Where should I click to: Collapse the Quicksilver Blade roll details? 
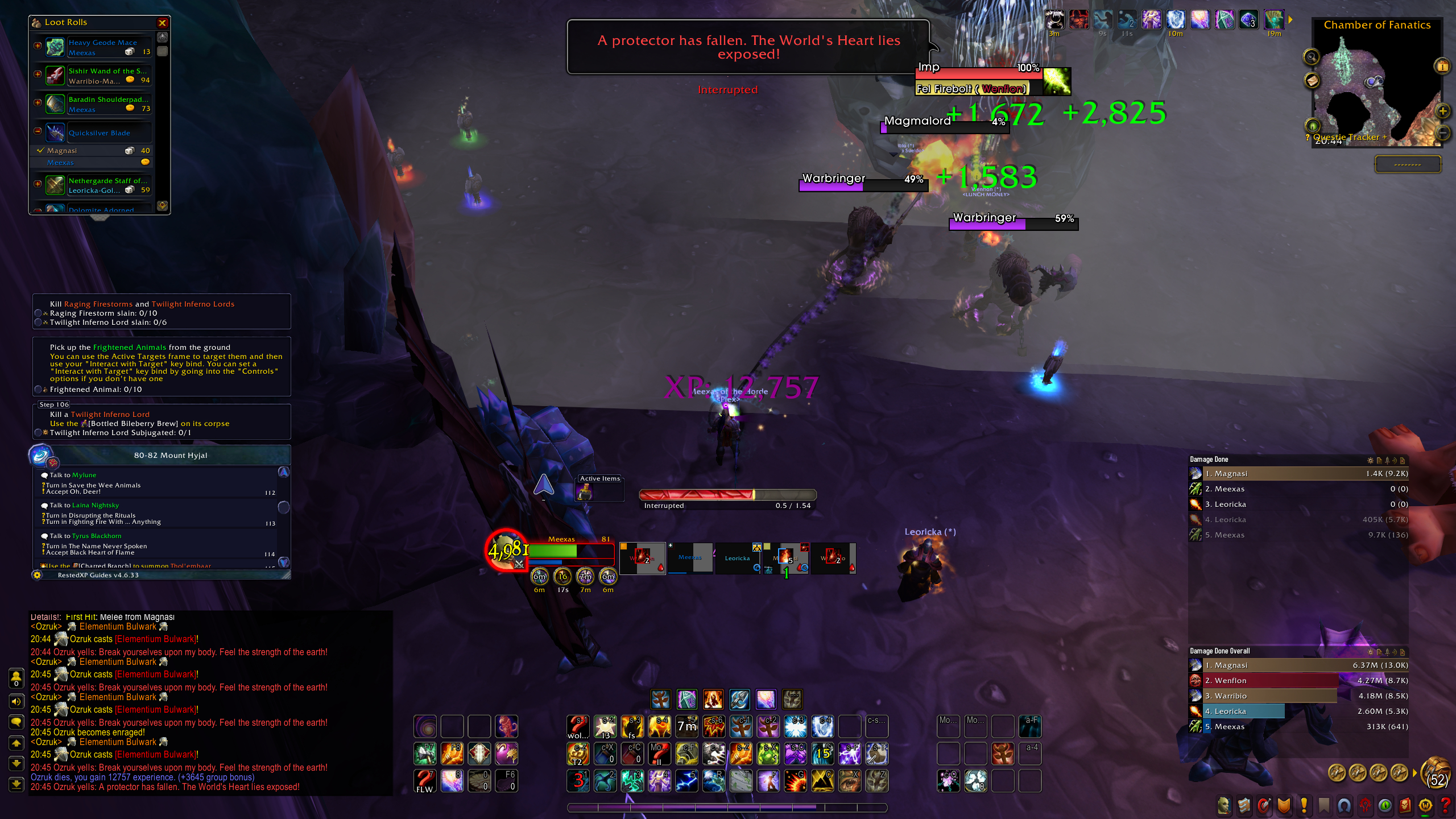(38, 131)
